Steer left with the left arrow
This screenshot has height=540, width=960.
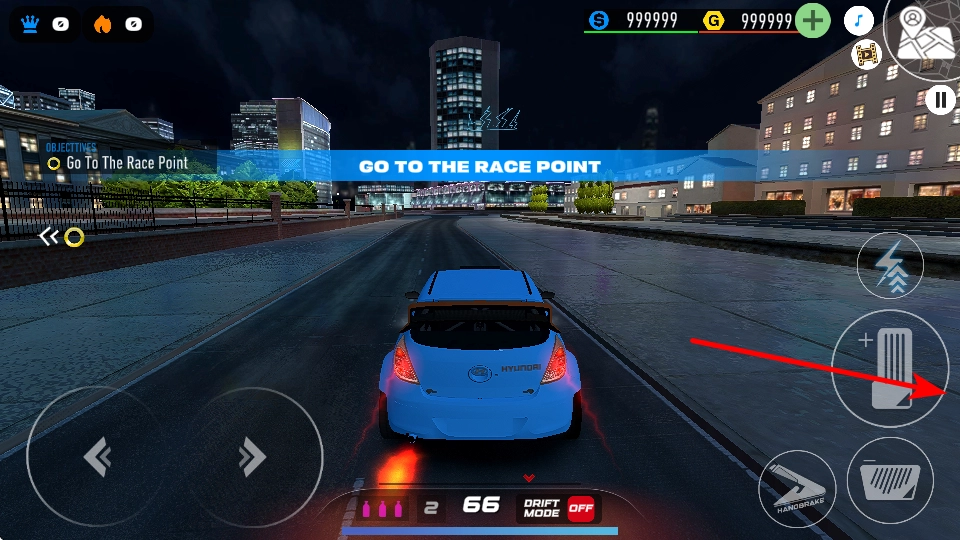click(97, 457)
